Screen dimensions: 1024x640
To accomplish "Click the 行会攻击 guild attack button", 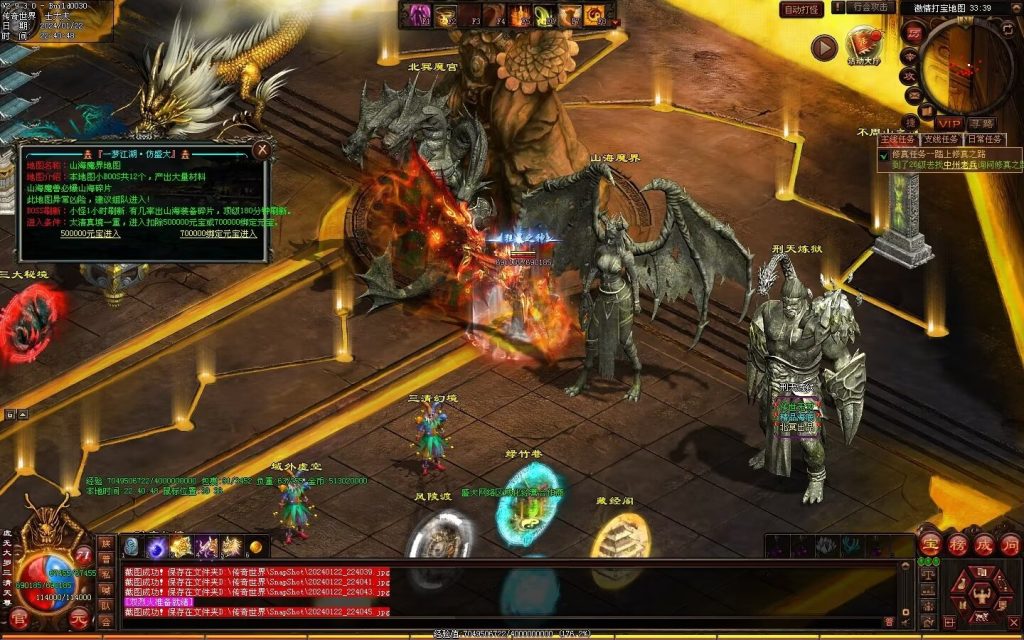I will [x=871, y=9].
